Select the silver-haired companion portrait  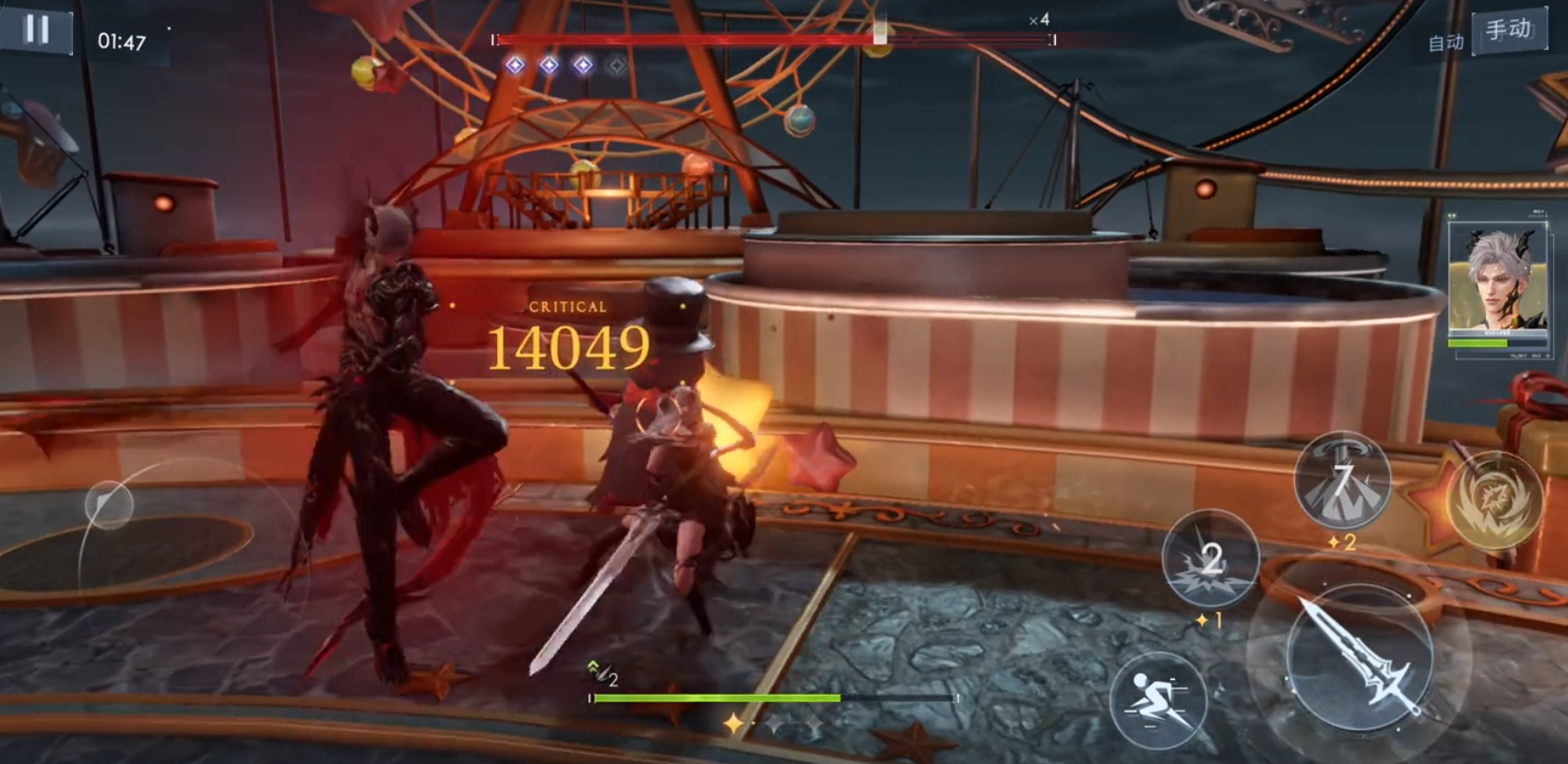[x=1496, y=280]
